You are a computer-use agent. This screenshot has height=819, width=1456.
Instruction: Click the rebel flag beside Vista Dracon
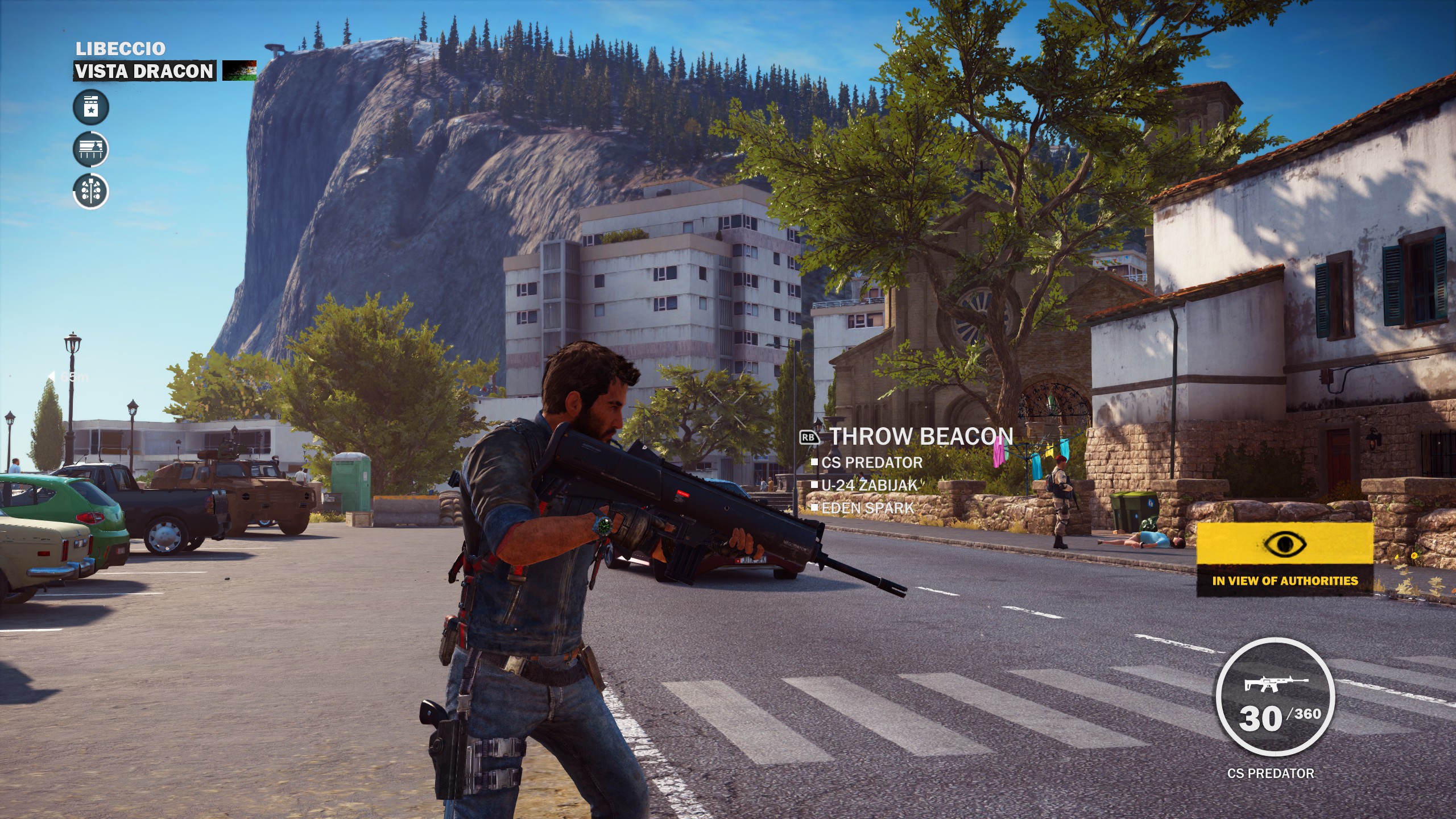click(x=239, y=71)
